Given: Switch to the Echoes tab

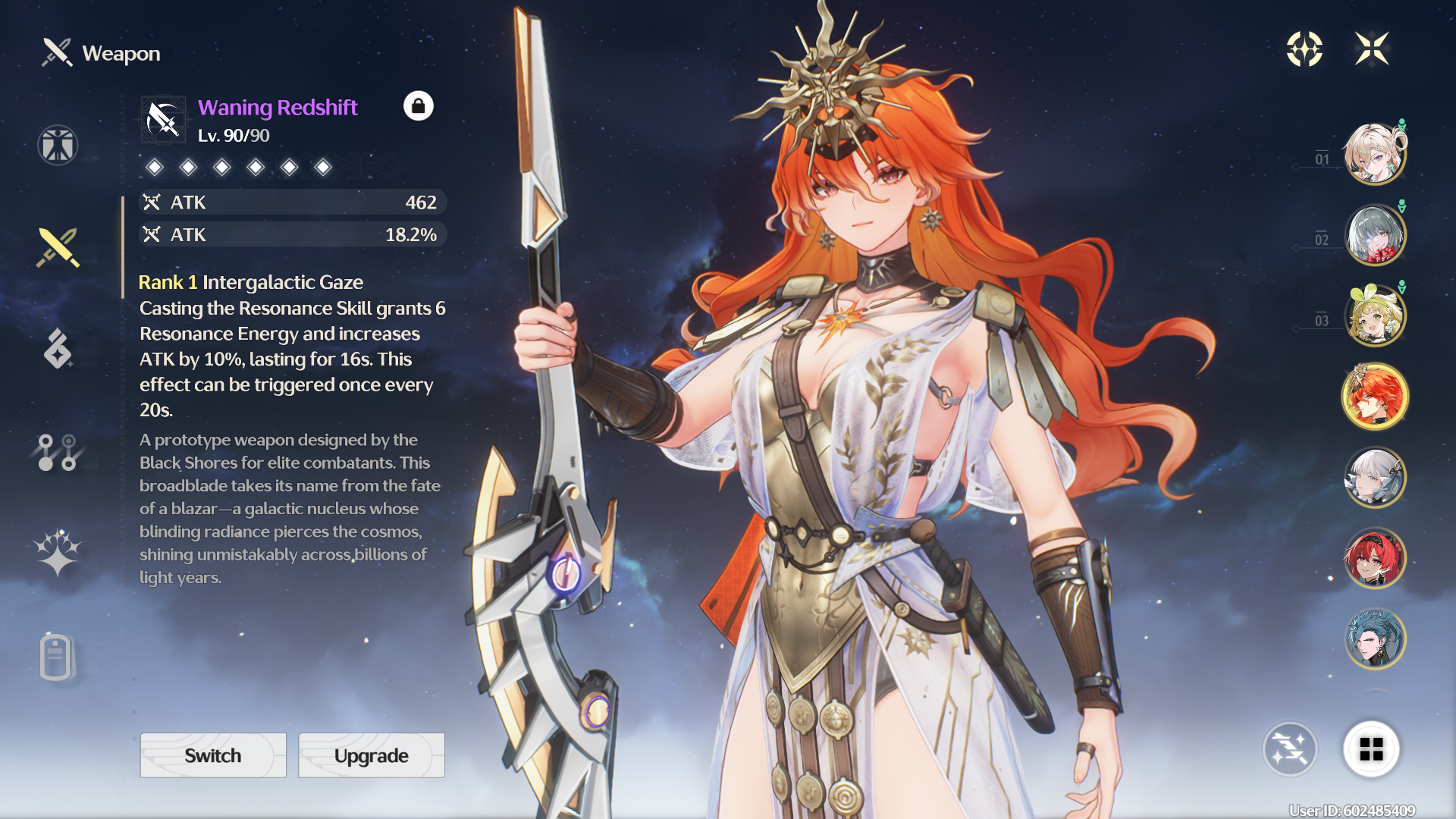Looking at the screenshot, I should pos(58,349).
